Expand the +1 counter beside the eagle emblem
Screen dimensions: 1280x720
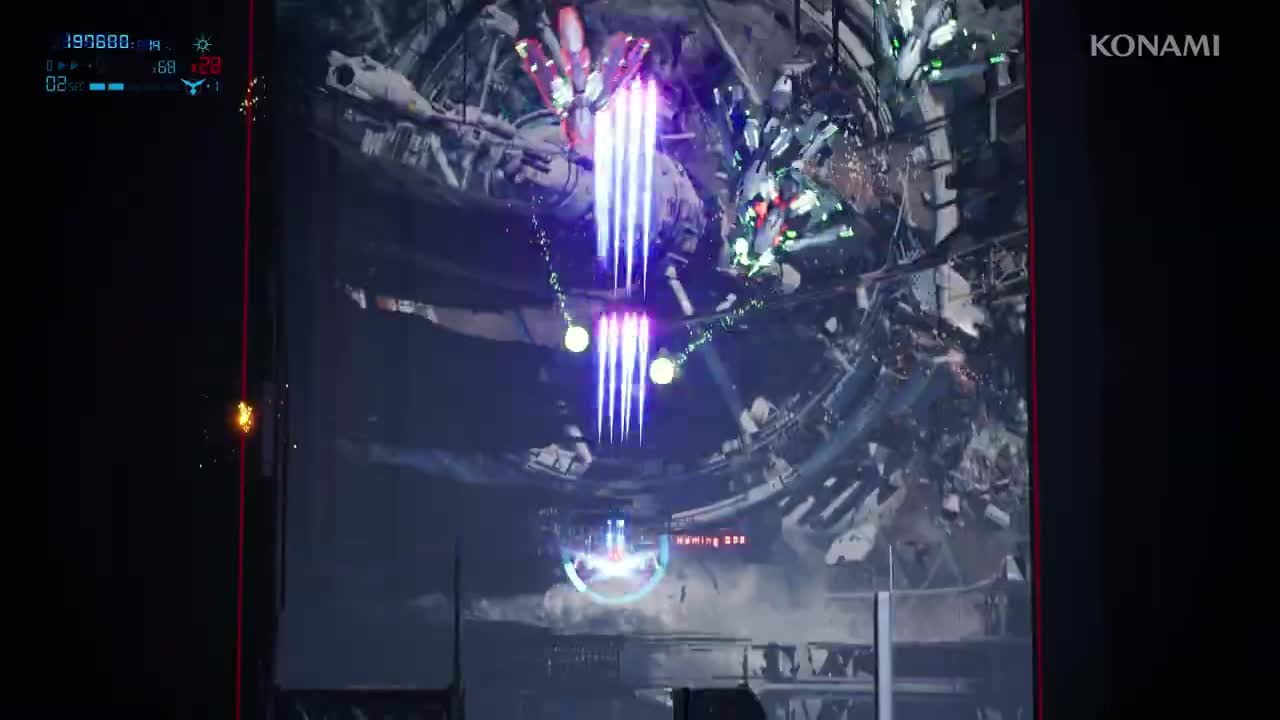(211, 87)
